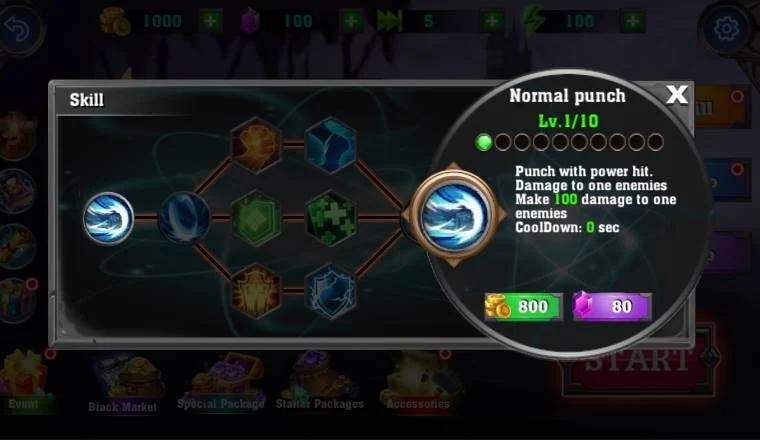This screenshot has height=440, width=760.
Task: Select the first round punch skill node
Action: point(108,217)
